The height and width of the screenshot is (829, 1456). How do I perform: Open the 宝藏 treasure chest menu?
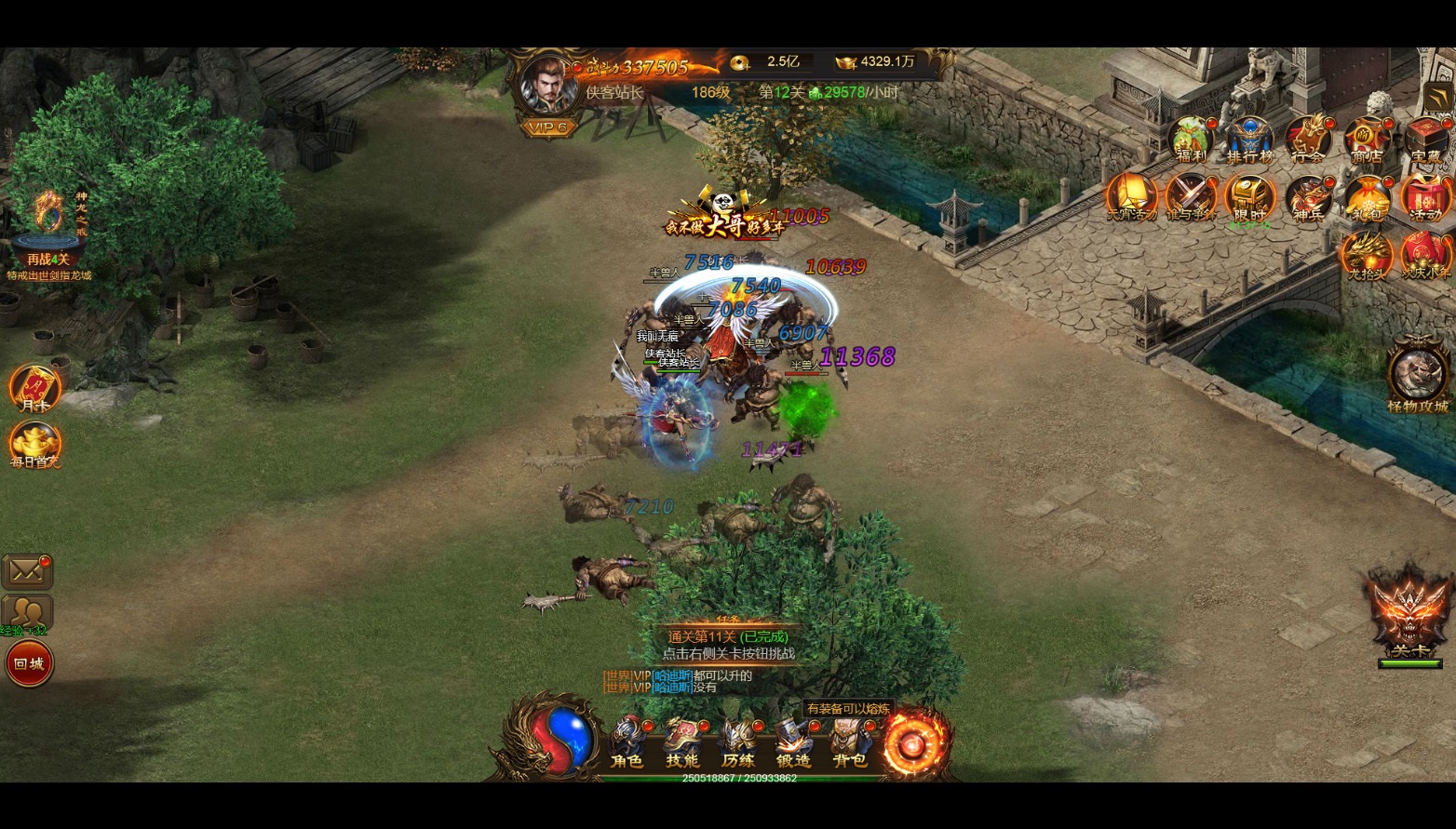tap(1425, 140)
